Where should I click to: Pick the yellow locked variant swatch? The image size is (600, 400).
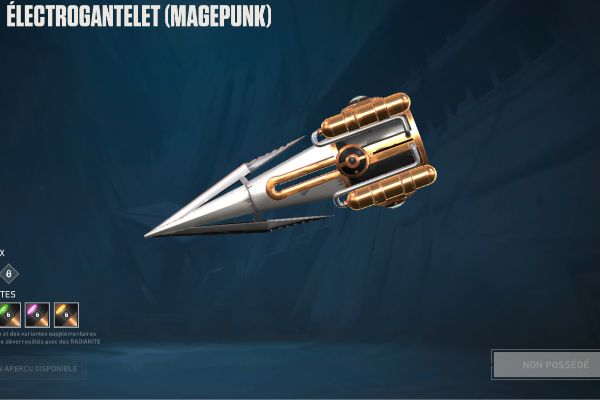point(66,315)
